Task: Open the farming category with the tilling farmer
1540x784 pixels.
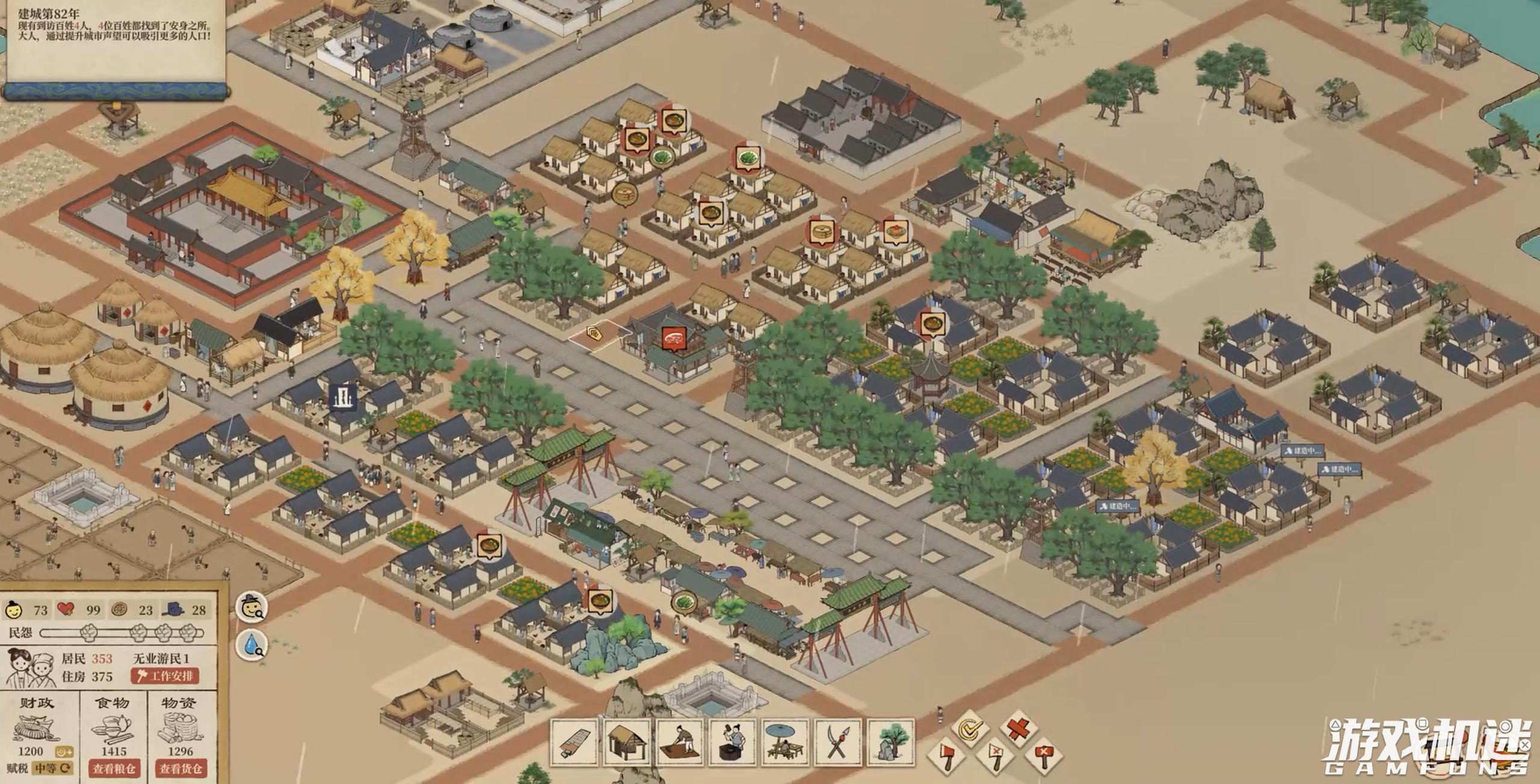Action: coord(680,743)
